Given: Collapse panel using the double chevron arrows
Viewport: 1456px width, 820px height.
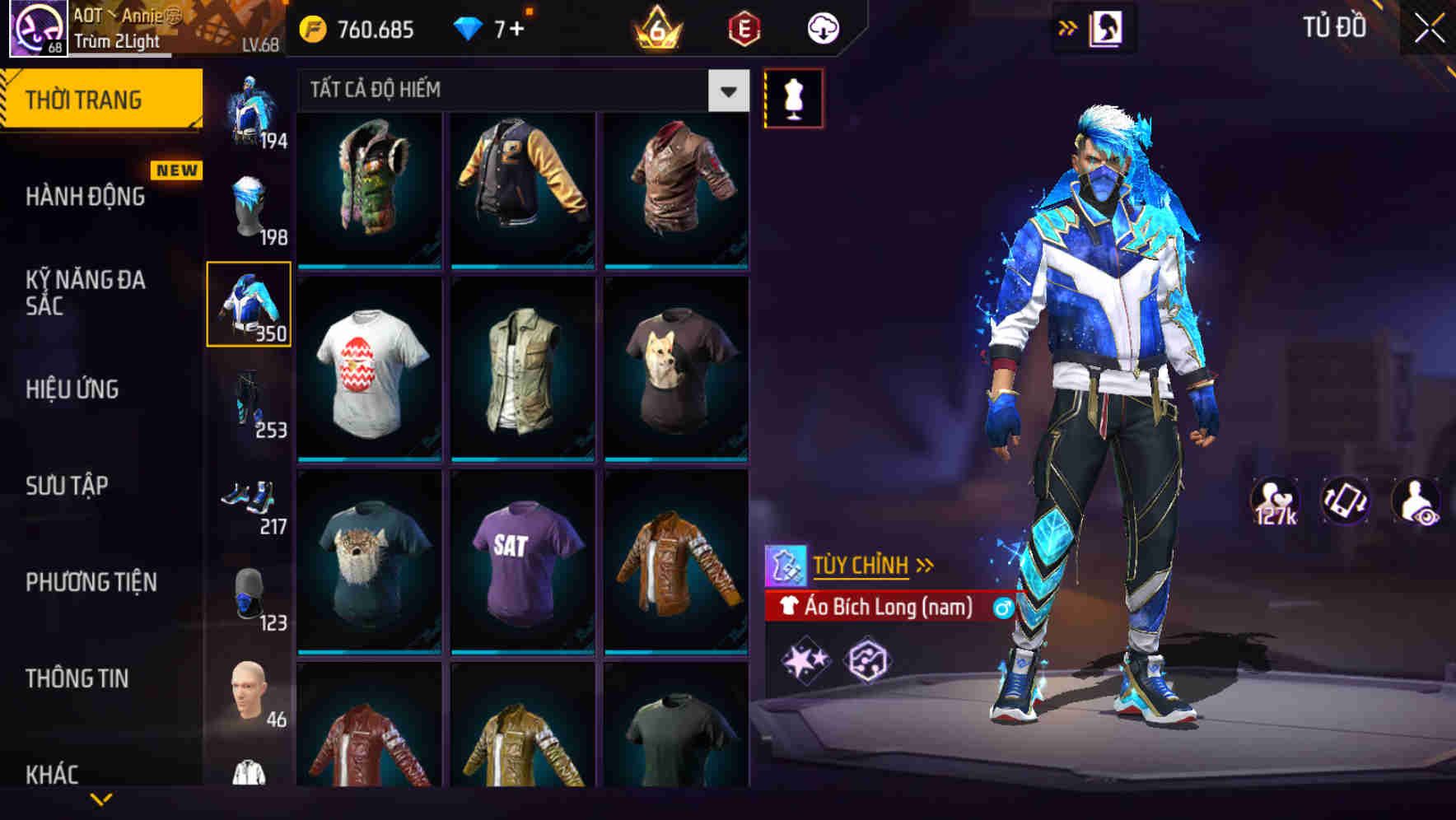Looking at the screenshot, I should [1066, 27].
